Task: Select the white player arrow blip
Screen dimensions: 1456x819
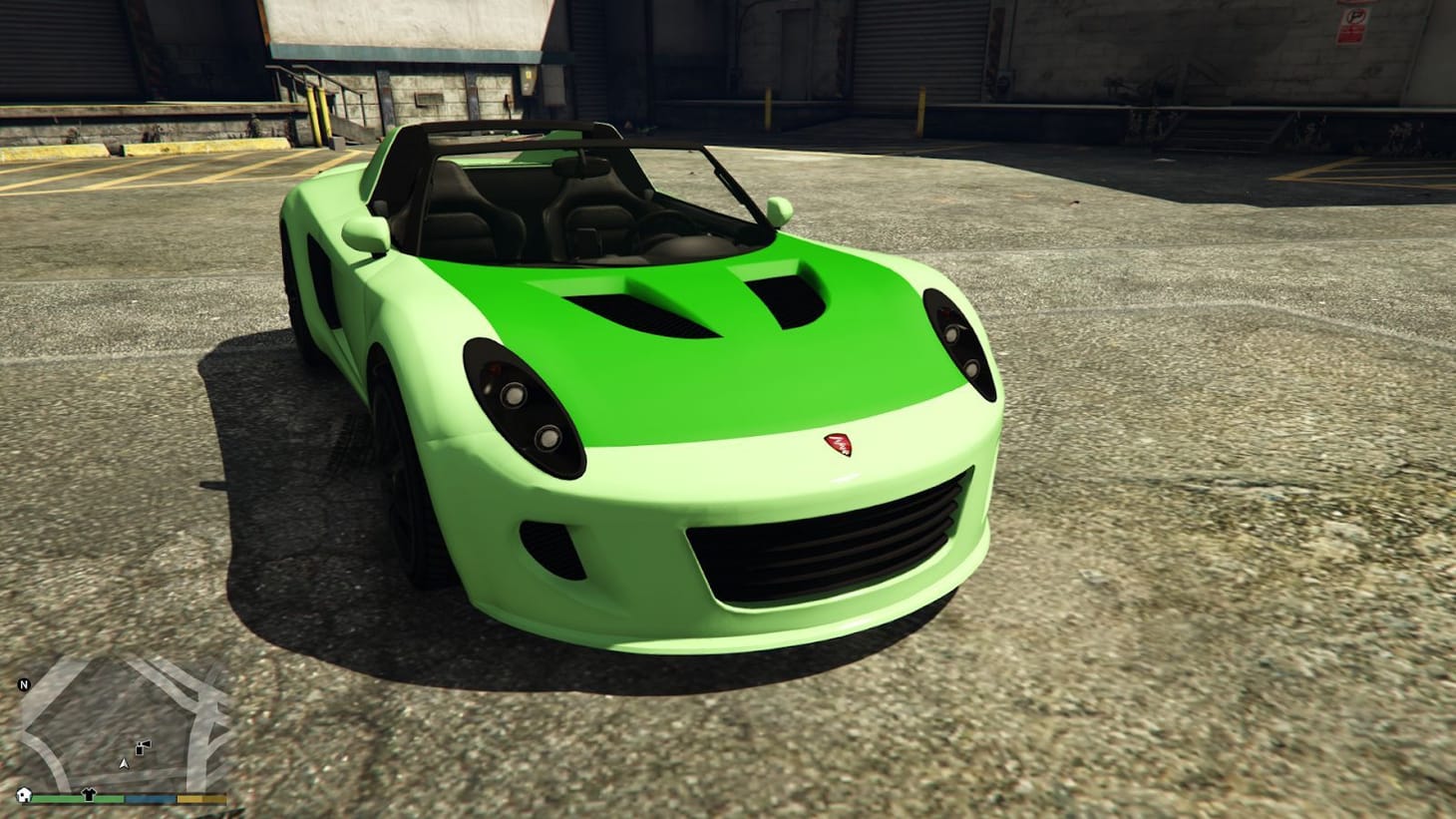Action: click(x=124, y=763)
